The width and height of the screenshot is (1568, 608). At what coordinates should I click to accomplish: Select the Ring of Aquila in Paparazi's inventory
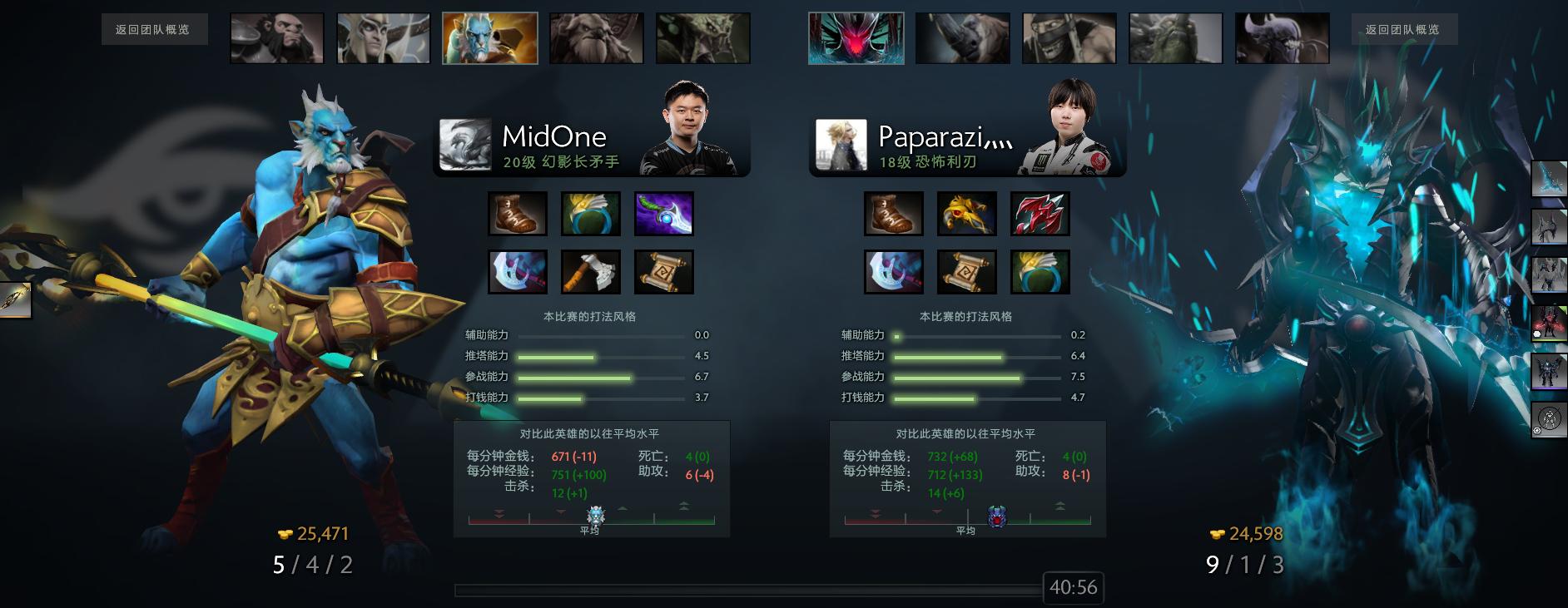[1041, 271]
